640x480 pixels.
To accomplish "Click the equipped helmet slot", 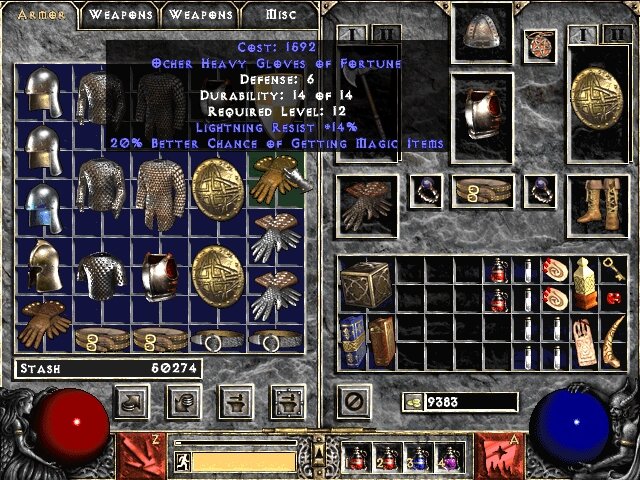I will [x=484, y=38].
